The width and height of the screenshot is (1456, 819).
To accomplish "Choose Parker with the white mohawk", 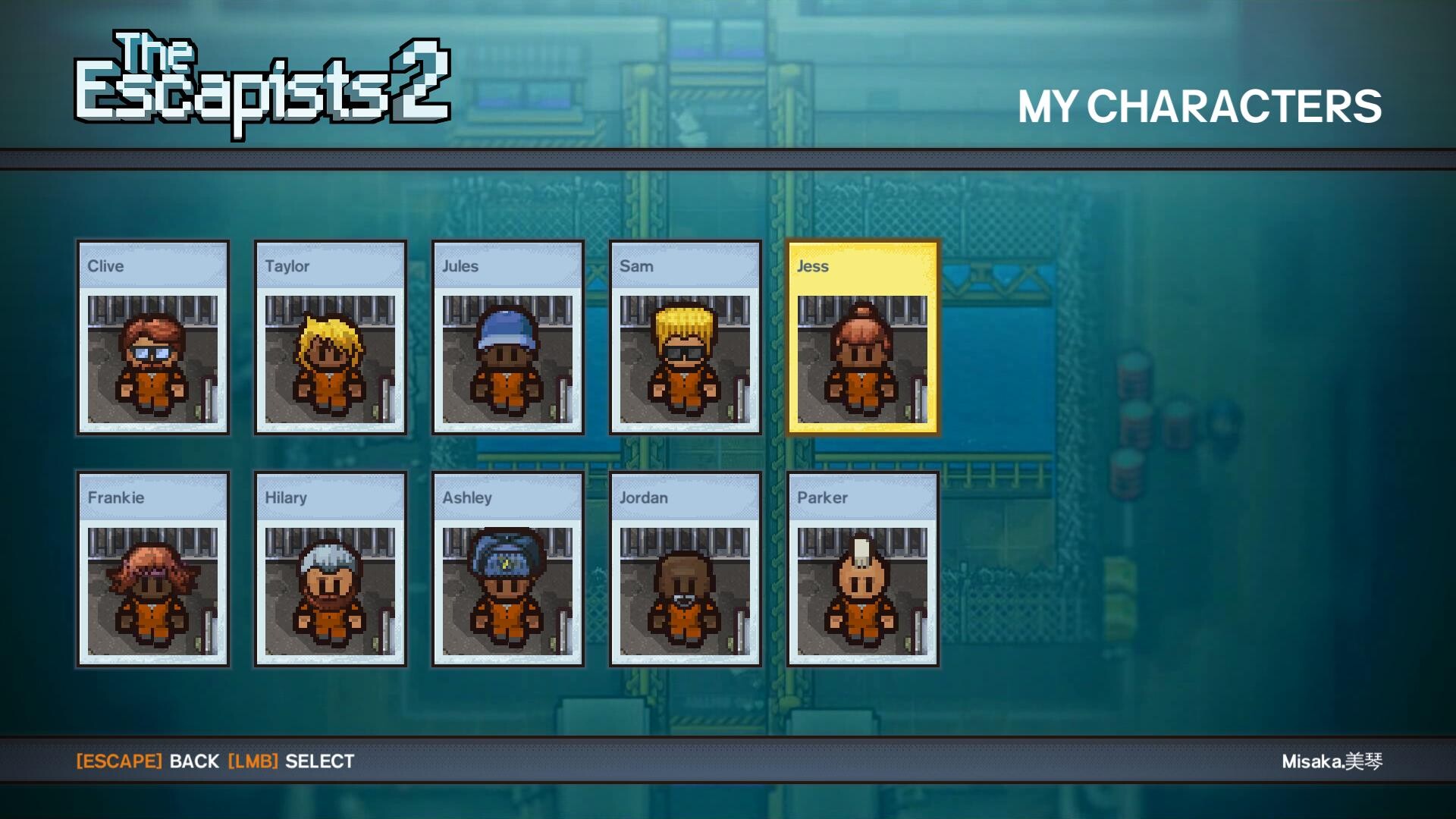I will tap(862, 570).
